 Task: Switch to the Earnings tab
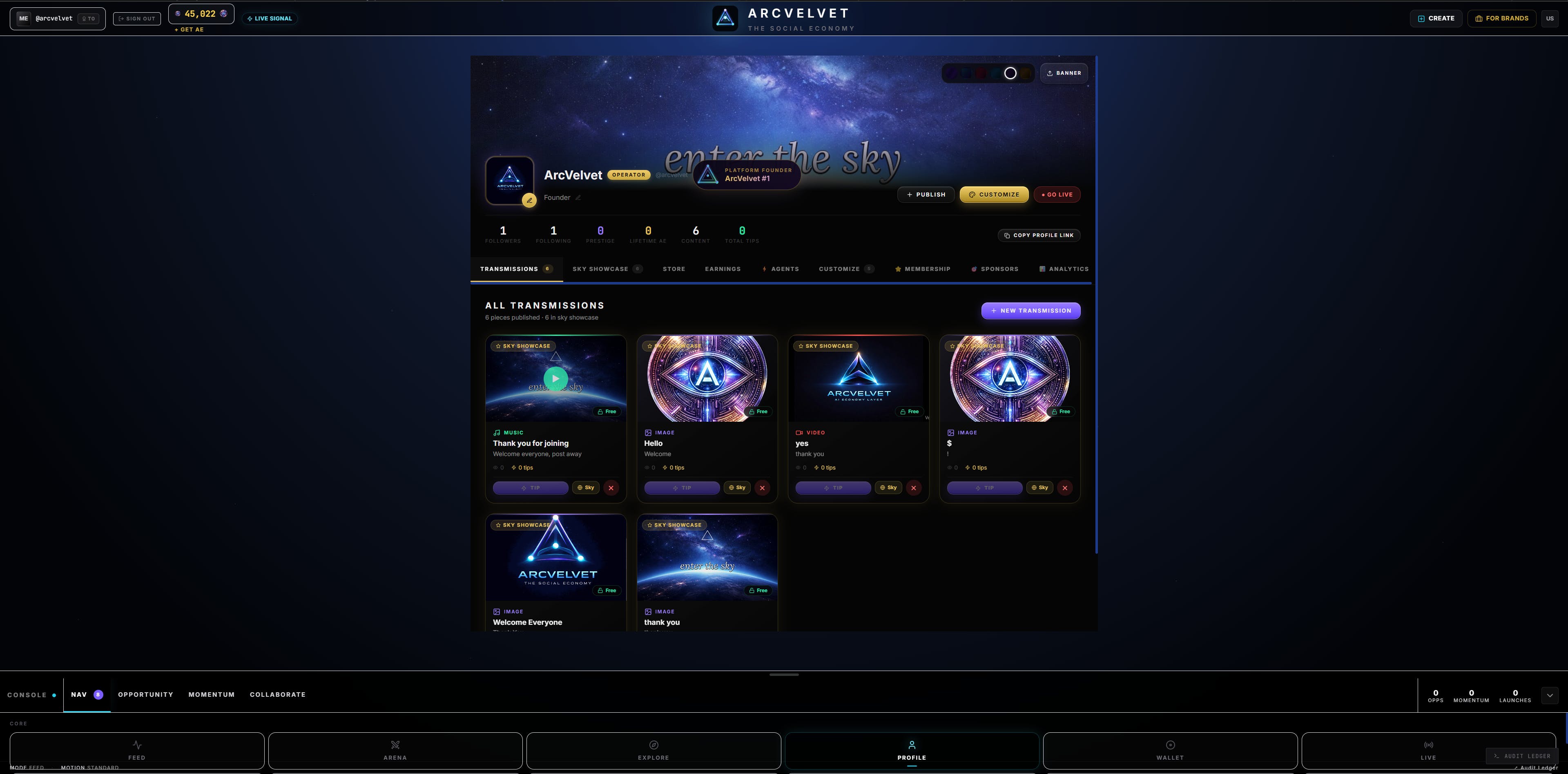point(723,269)
